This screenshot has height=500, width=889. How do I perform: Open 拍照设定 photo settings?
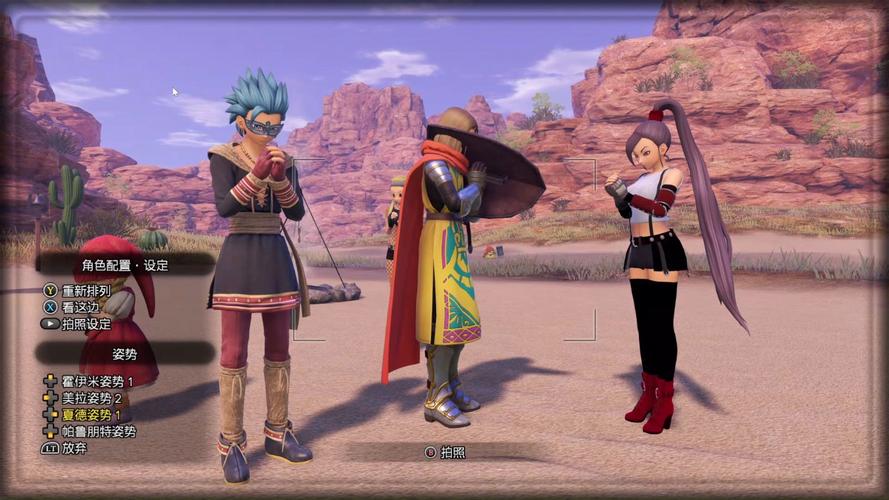tap(85, 324)
